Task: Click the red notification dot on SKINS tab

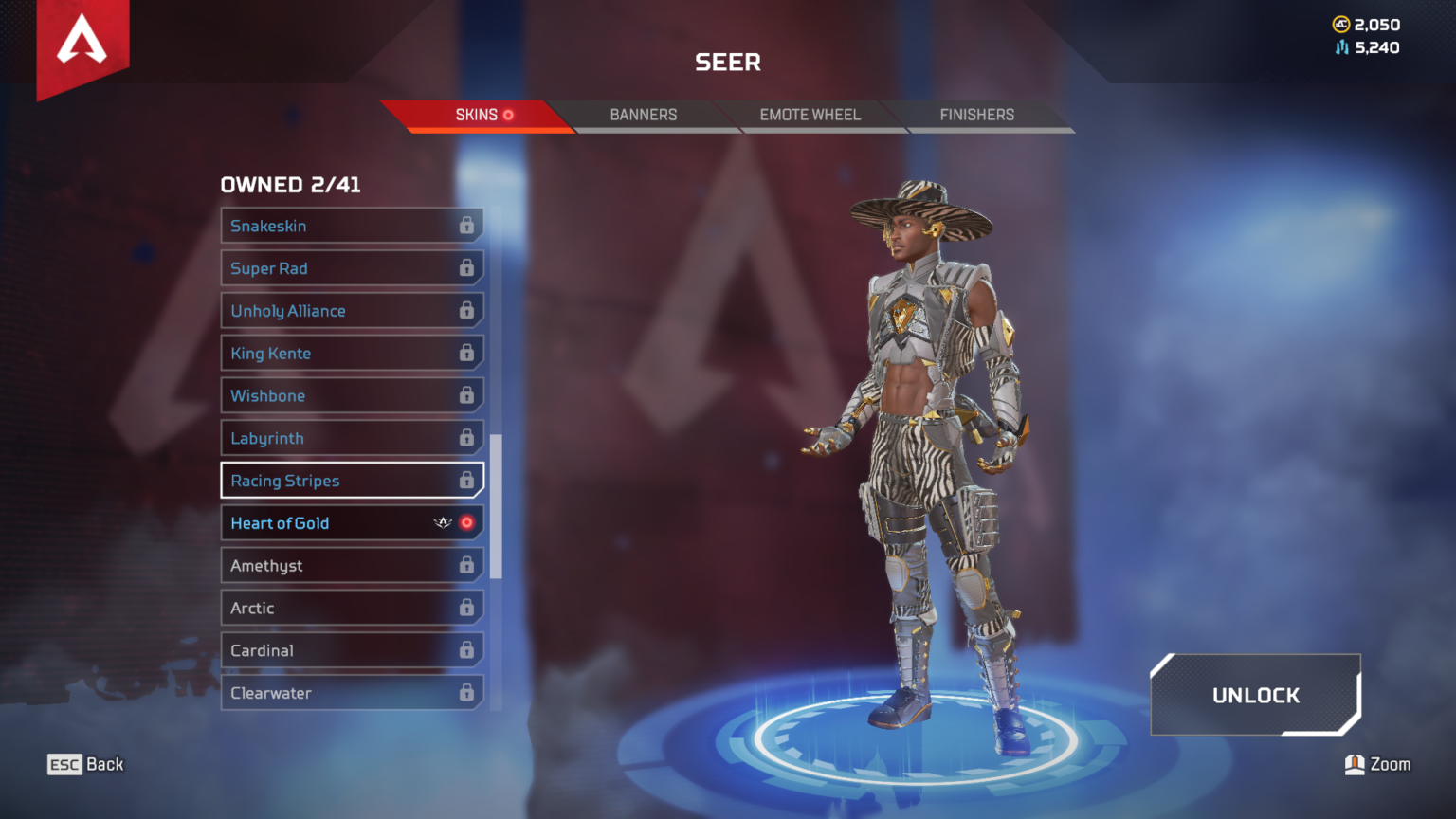Action: [x=509, y=115]
